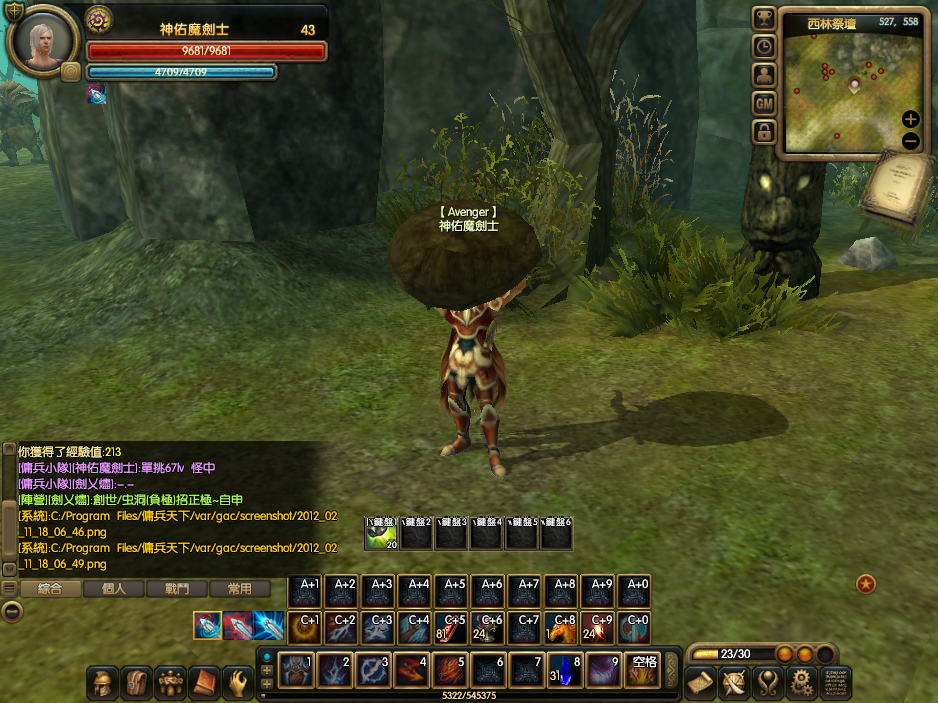Activate the skill in the 空格 hotbar slot
Screen dimensions: 938x703
[642, 670]
